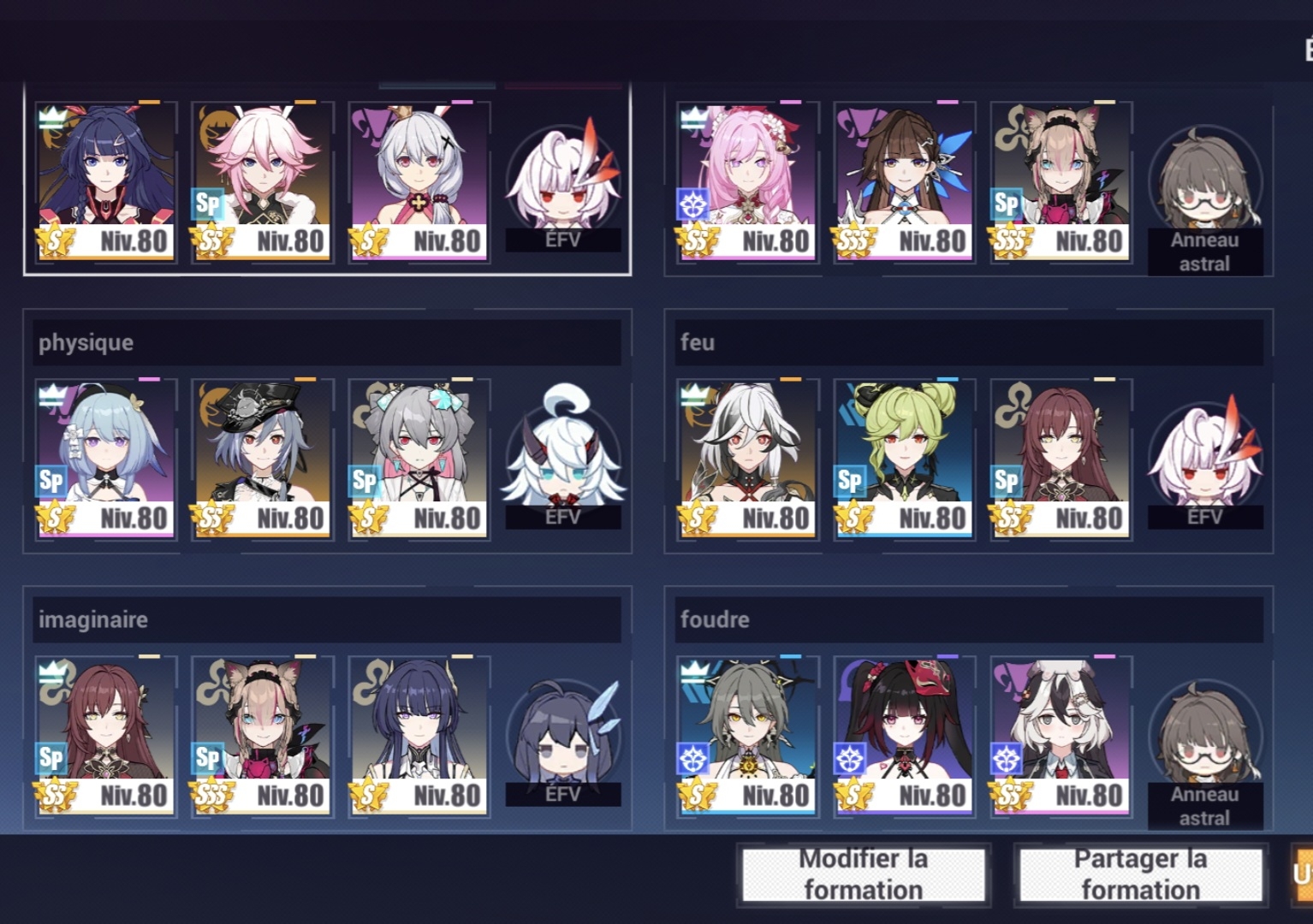Screen dimensions: 1313x924
Task: Pick the white-and-black-haired leader in feu team
Action: [x=747, y=458]
